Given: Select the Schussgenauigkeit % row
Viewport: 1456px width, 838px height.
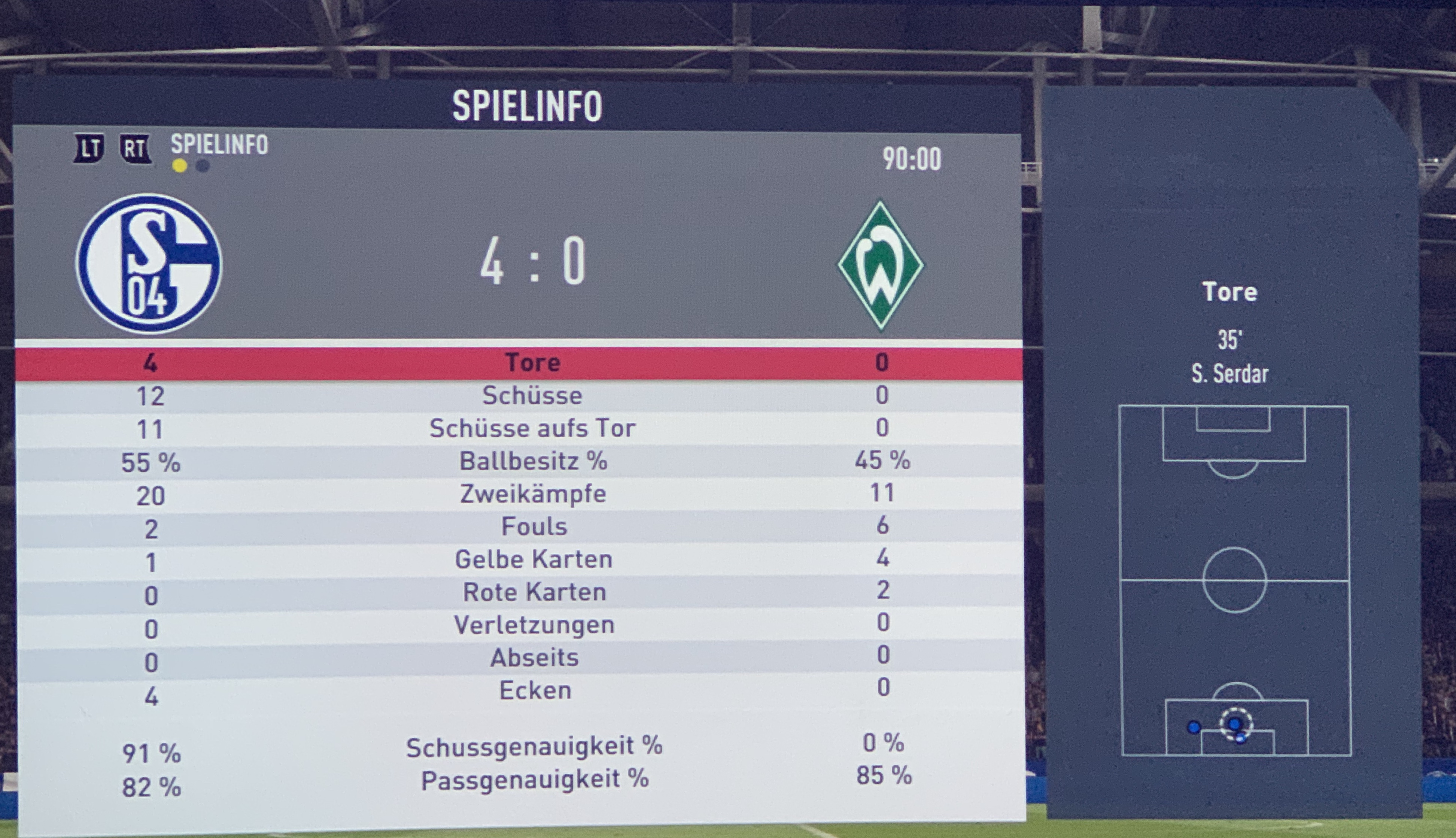Looking at the screenshot, I should (x=534, y=747).
